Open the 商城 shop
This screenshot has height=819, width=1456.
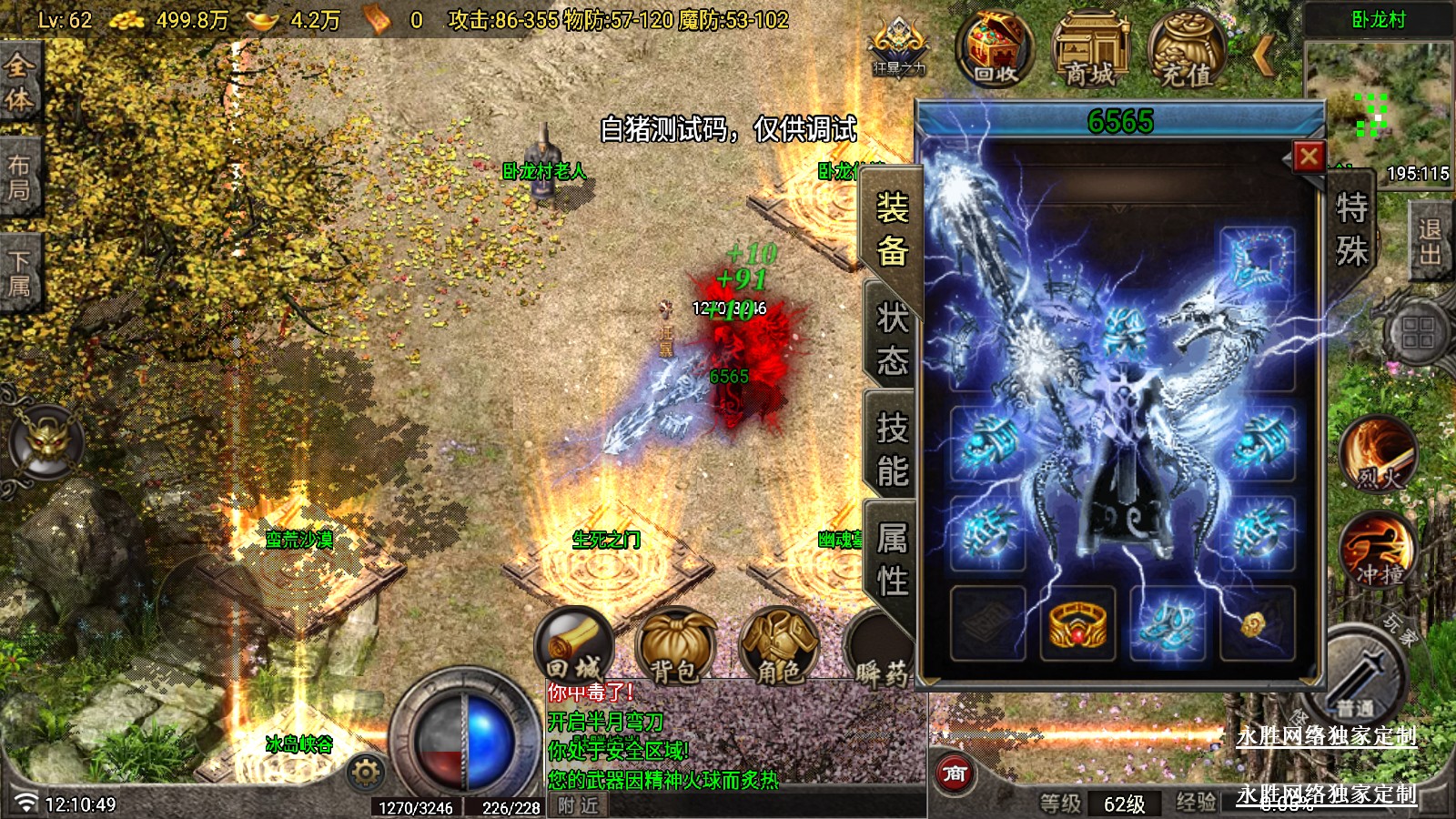tap(1090, 49)
